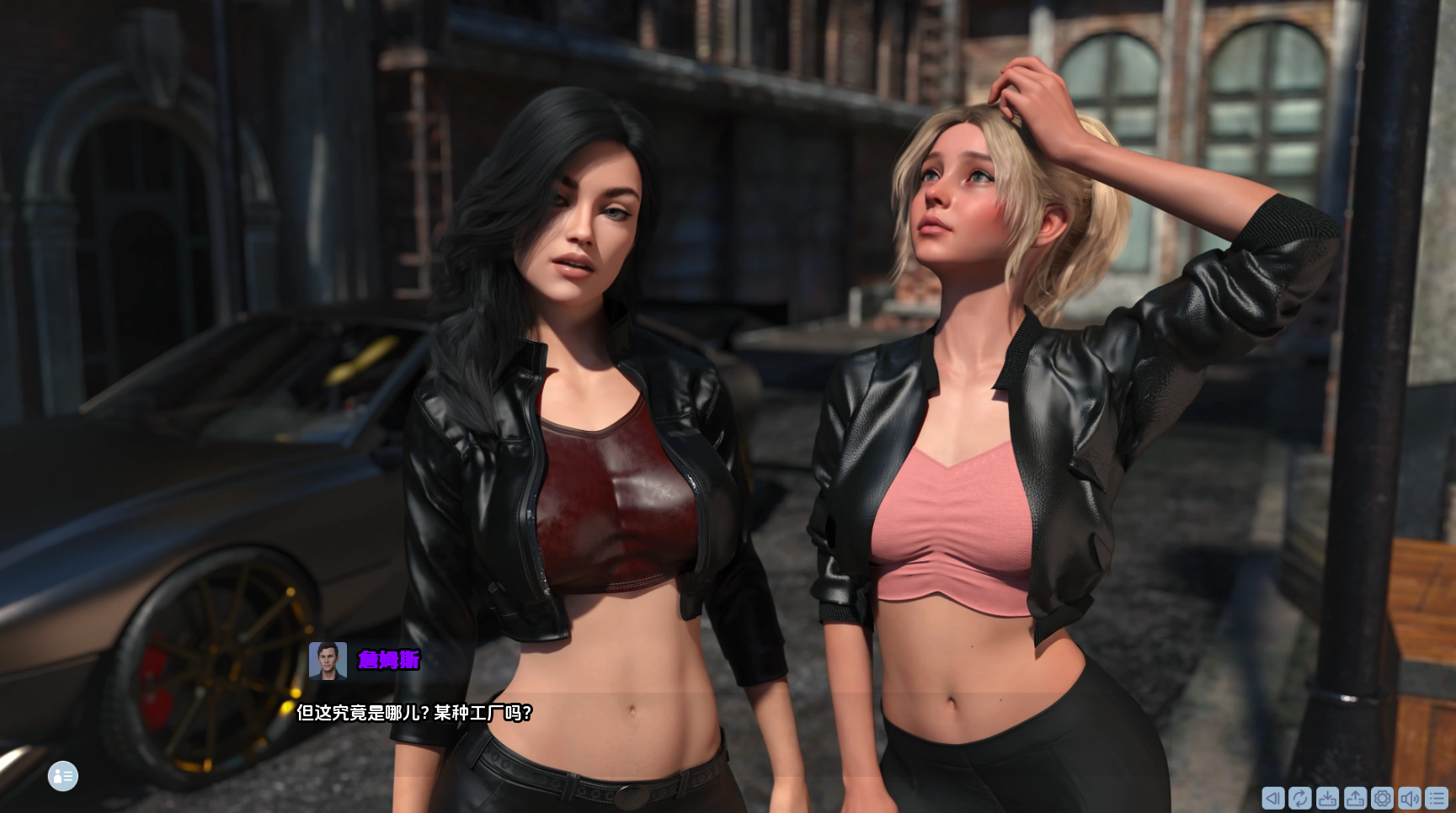Open settings with the gear icon
The width and height of the screenshot is (1456, 813).
point(1382,798)
